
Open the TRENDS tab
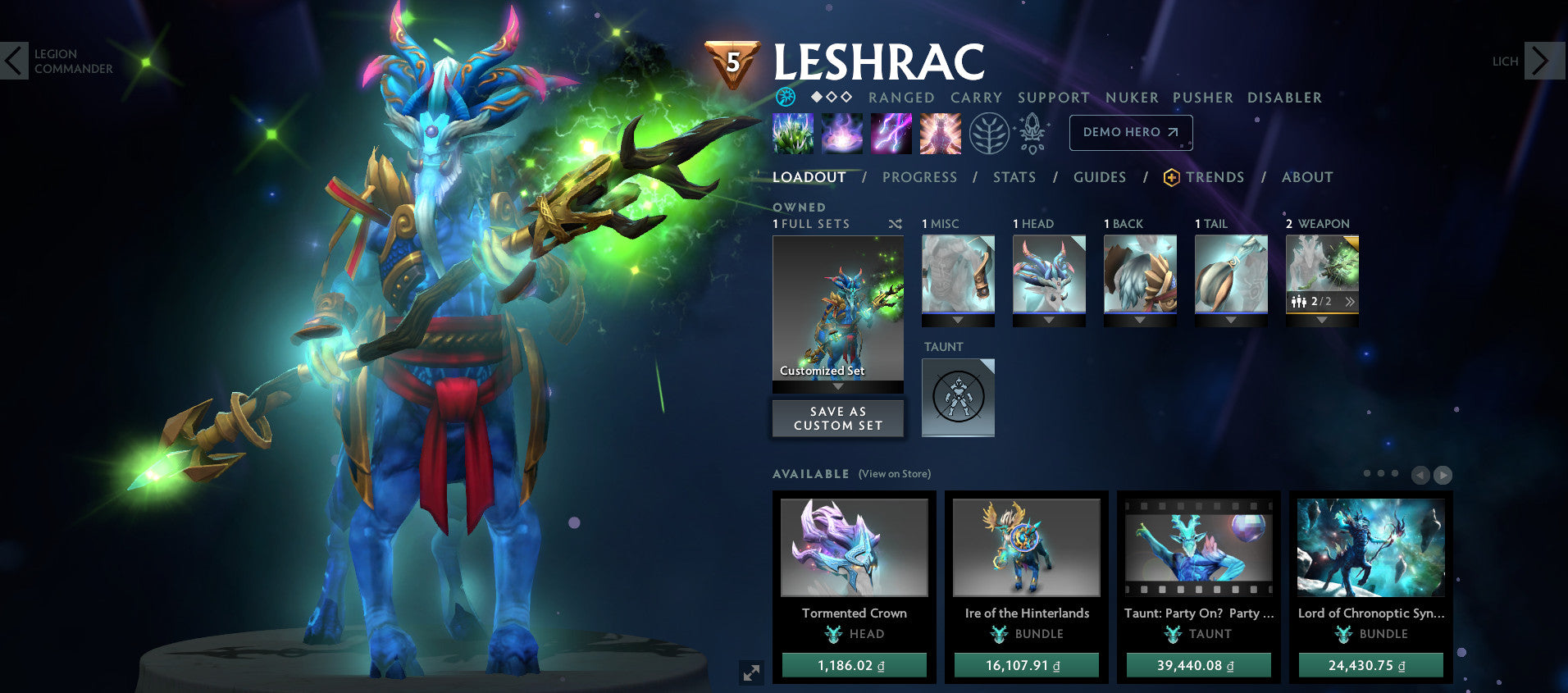tap(1214, 177)
